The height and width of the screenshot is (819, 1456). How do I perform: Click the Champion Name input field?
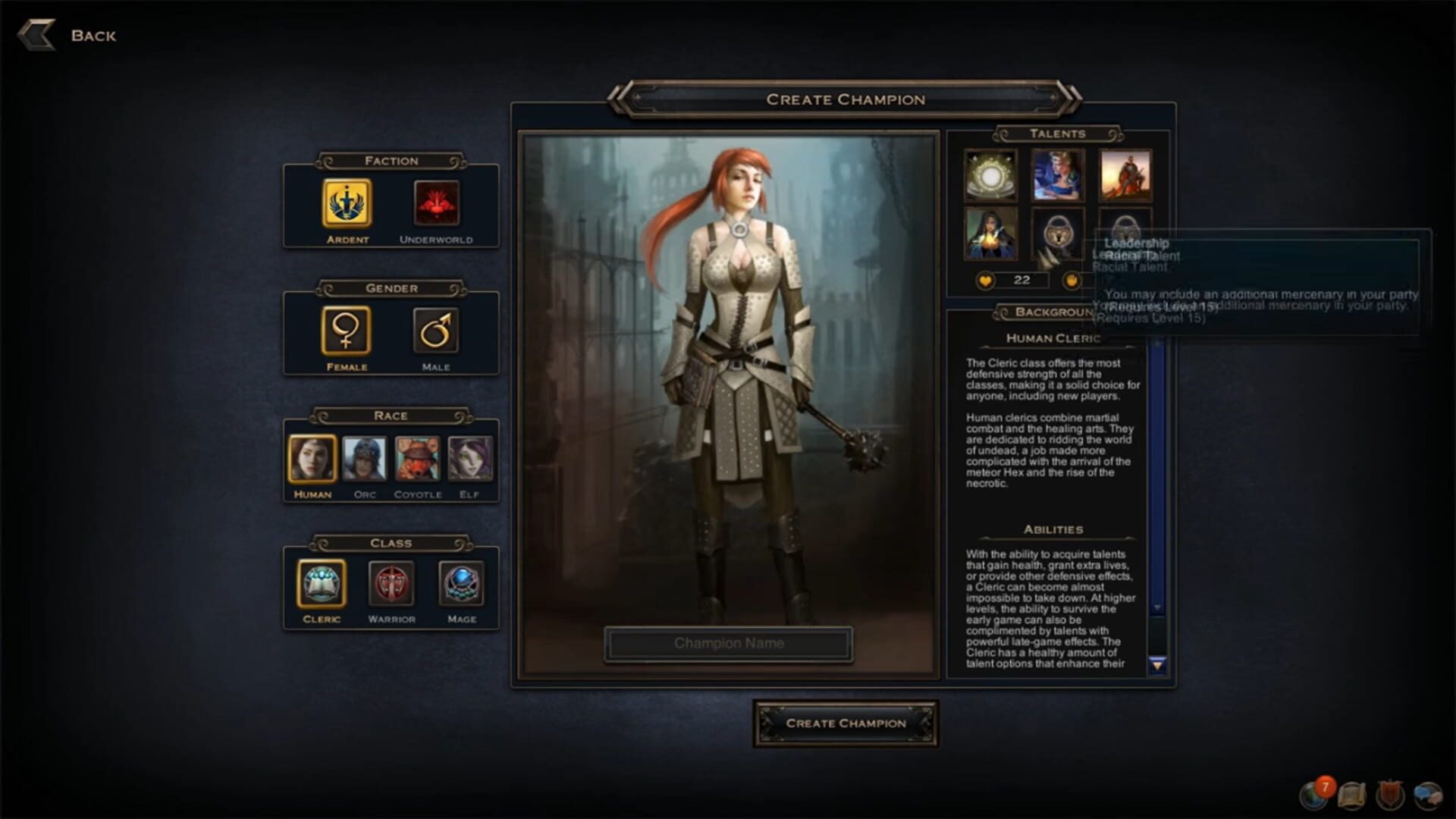[x=728, y=643]
